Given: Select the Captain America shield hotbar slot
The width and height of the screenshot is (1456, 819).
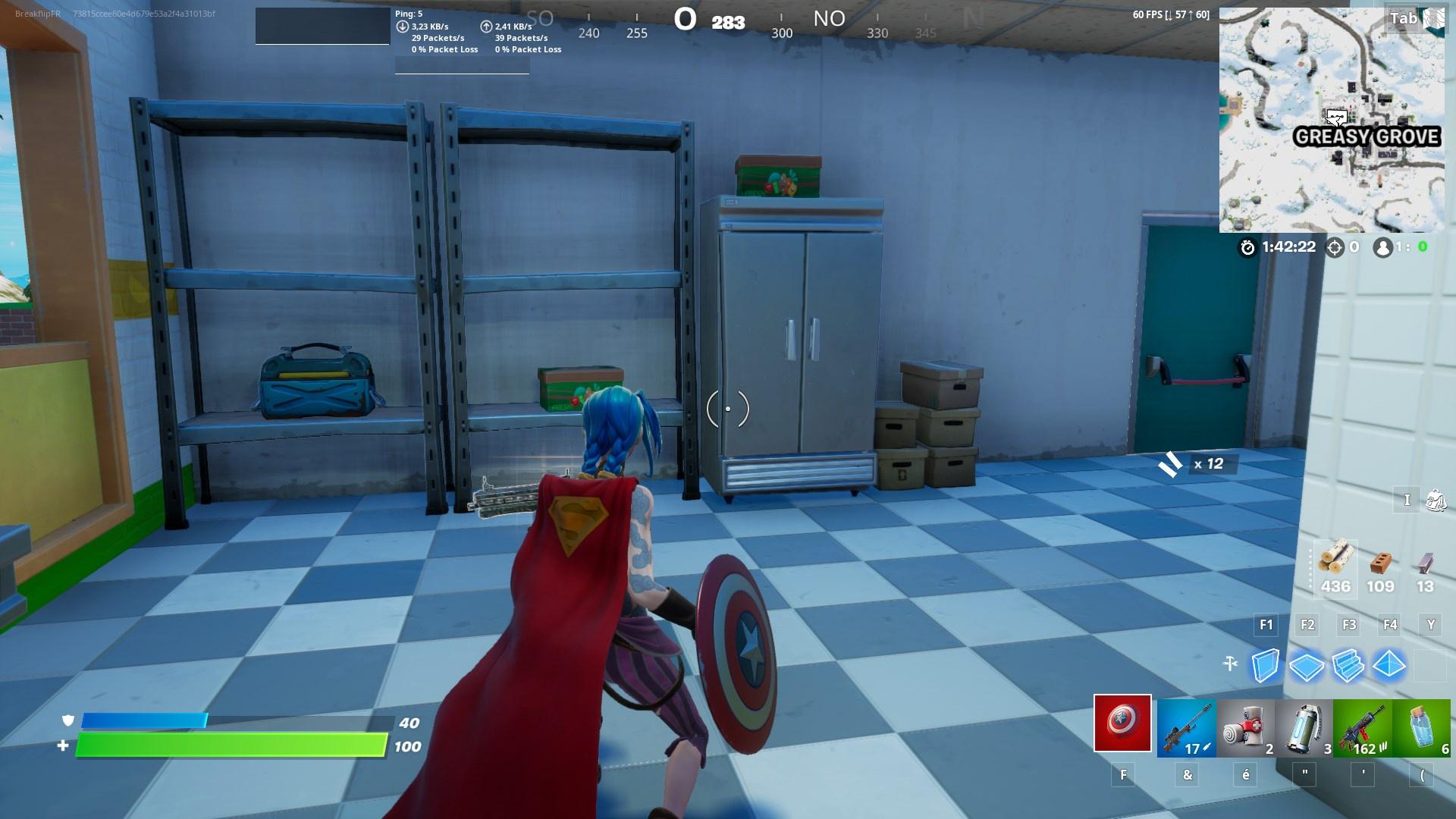Looking at the screenshot, I should (1122, 724).
